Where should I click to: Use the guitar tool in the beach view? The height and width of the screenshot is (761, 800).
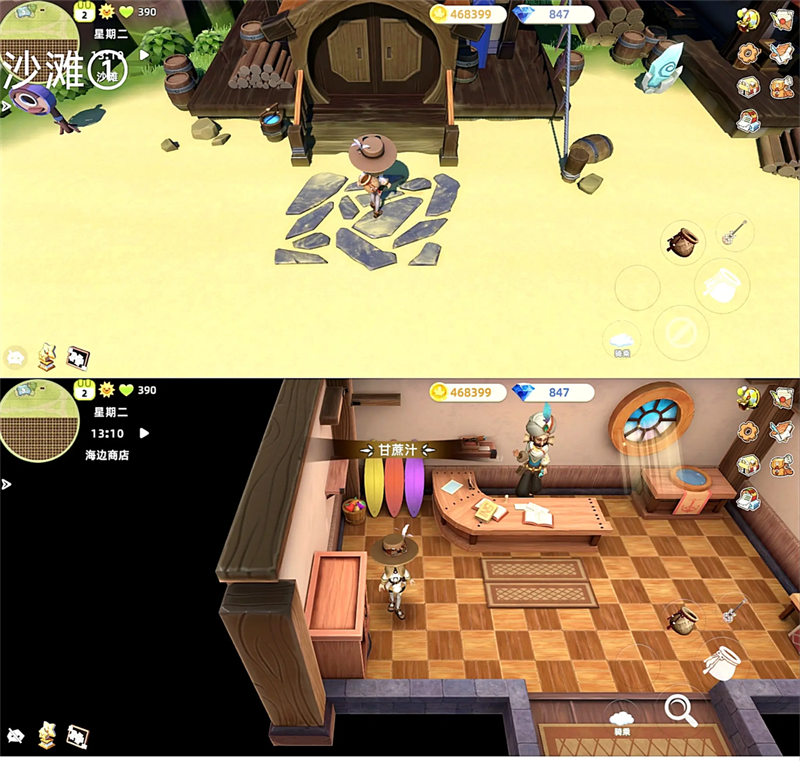[x=734, y=232]
